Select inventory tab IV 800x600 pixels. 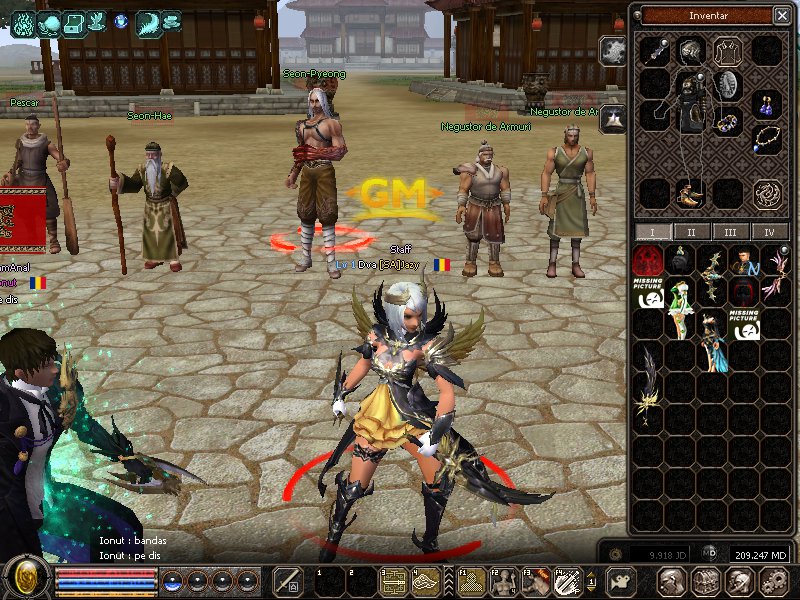pos(769,232)
